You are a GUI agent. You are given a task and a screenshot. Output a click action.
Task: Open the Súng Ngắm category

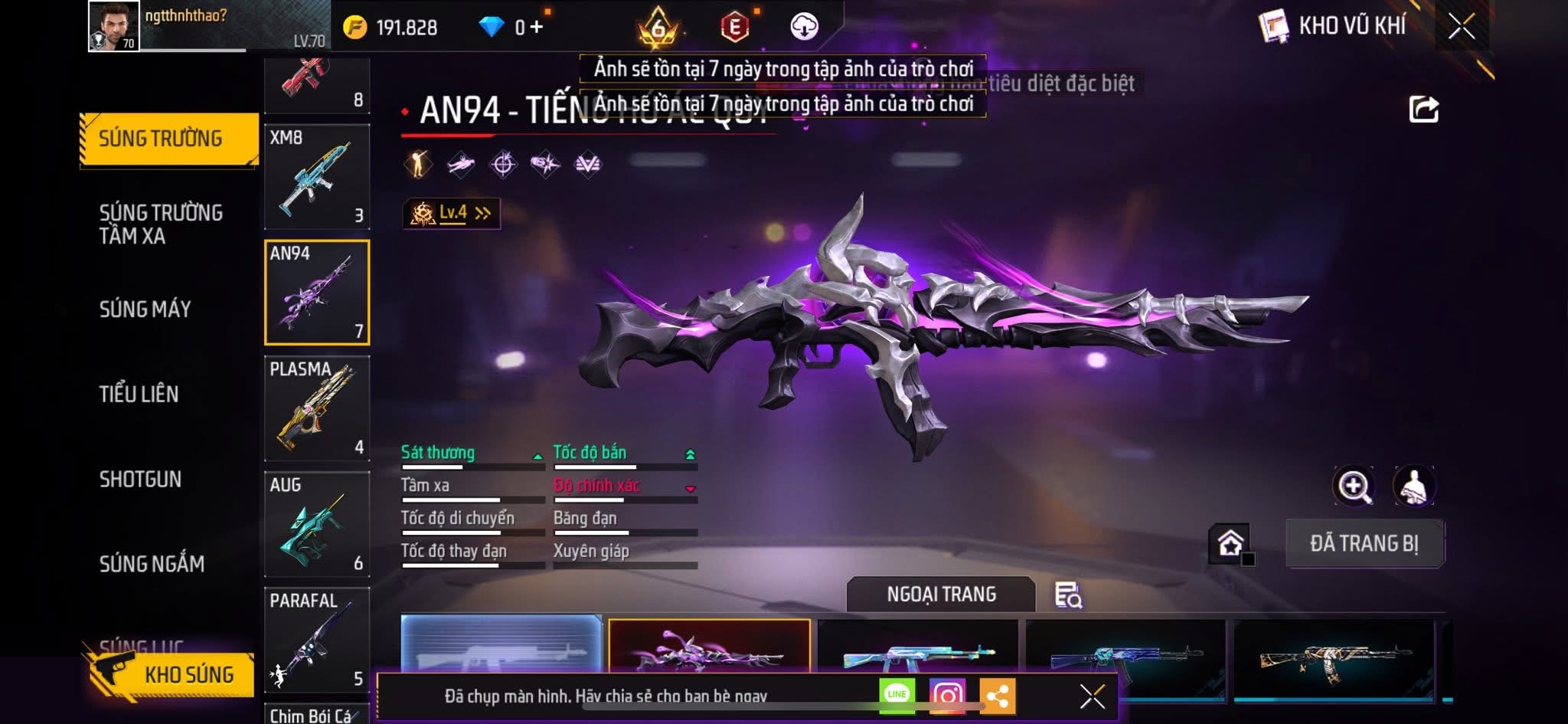[152, 564]
